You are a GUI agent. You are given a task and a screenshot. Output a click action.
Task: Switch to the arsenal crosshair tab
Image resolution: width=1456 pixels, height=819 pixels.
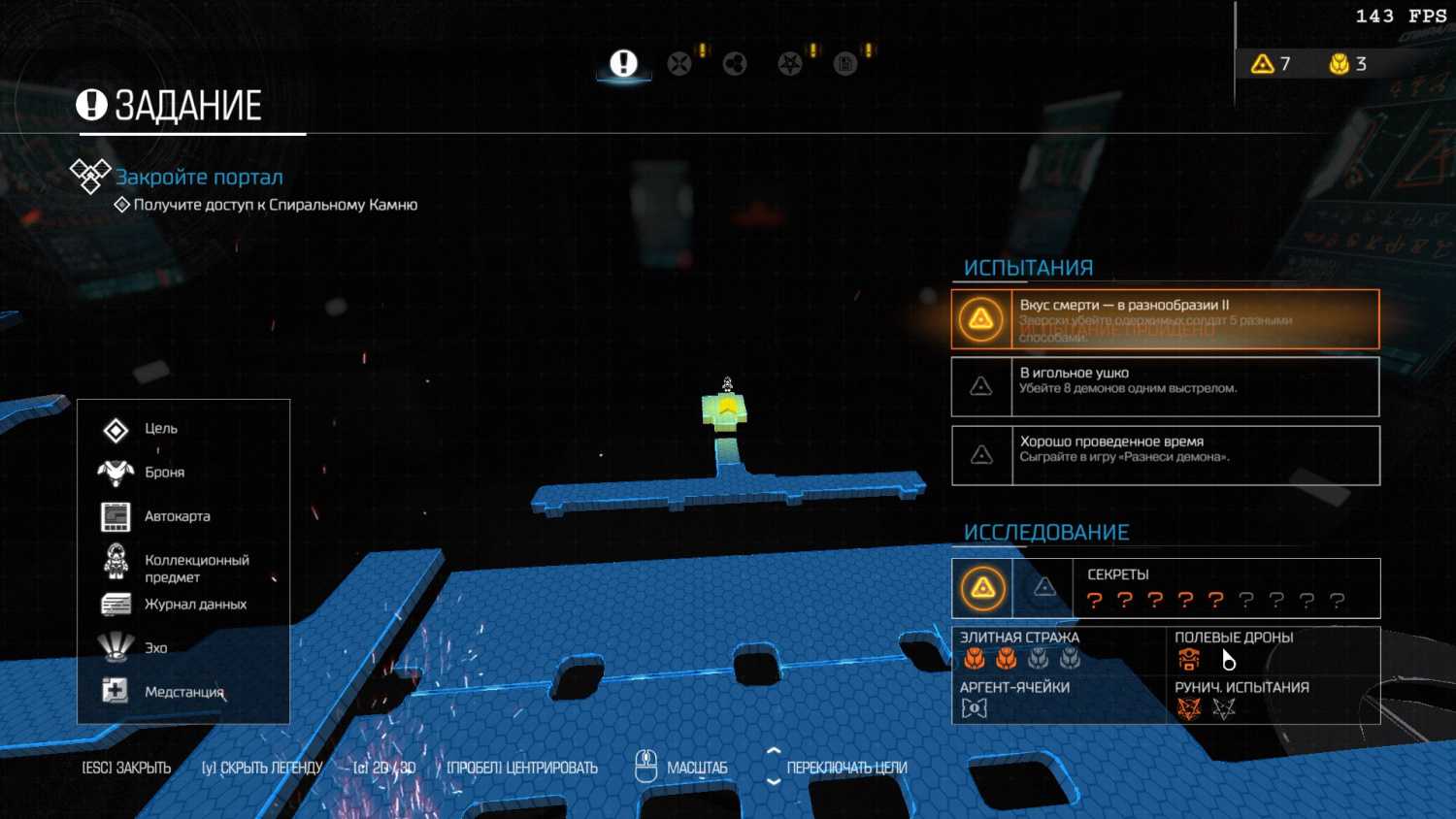pyautogui.click(x=679, y=64)
